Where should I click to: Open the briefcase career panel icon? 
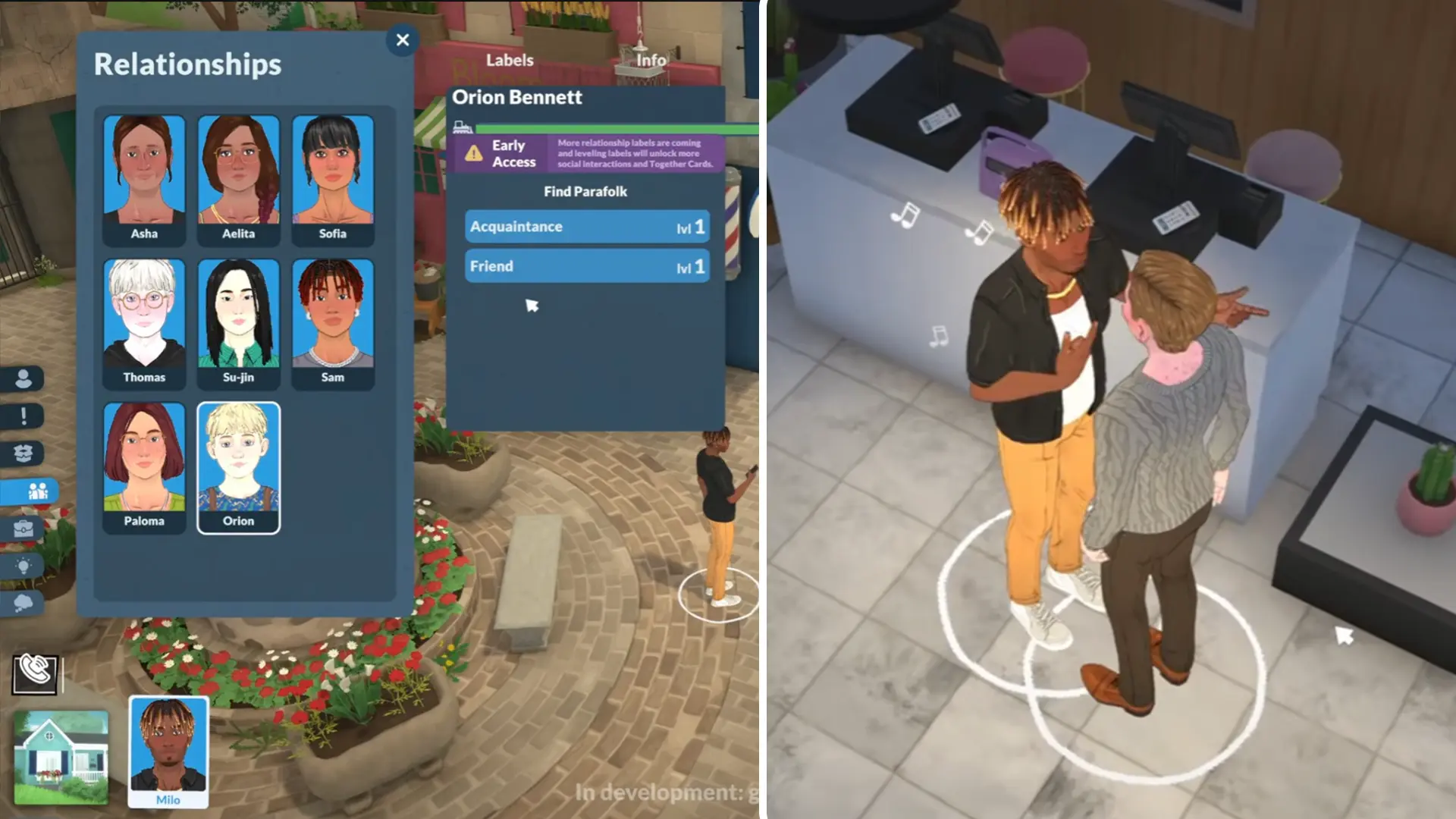pyautogui.click(x=24, y=529)
